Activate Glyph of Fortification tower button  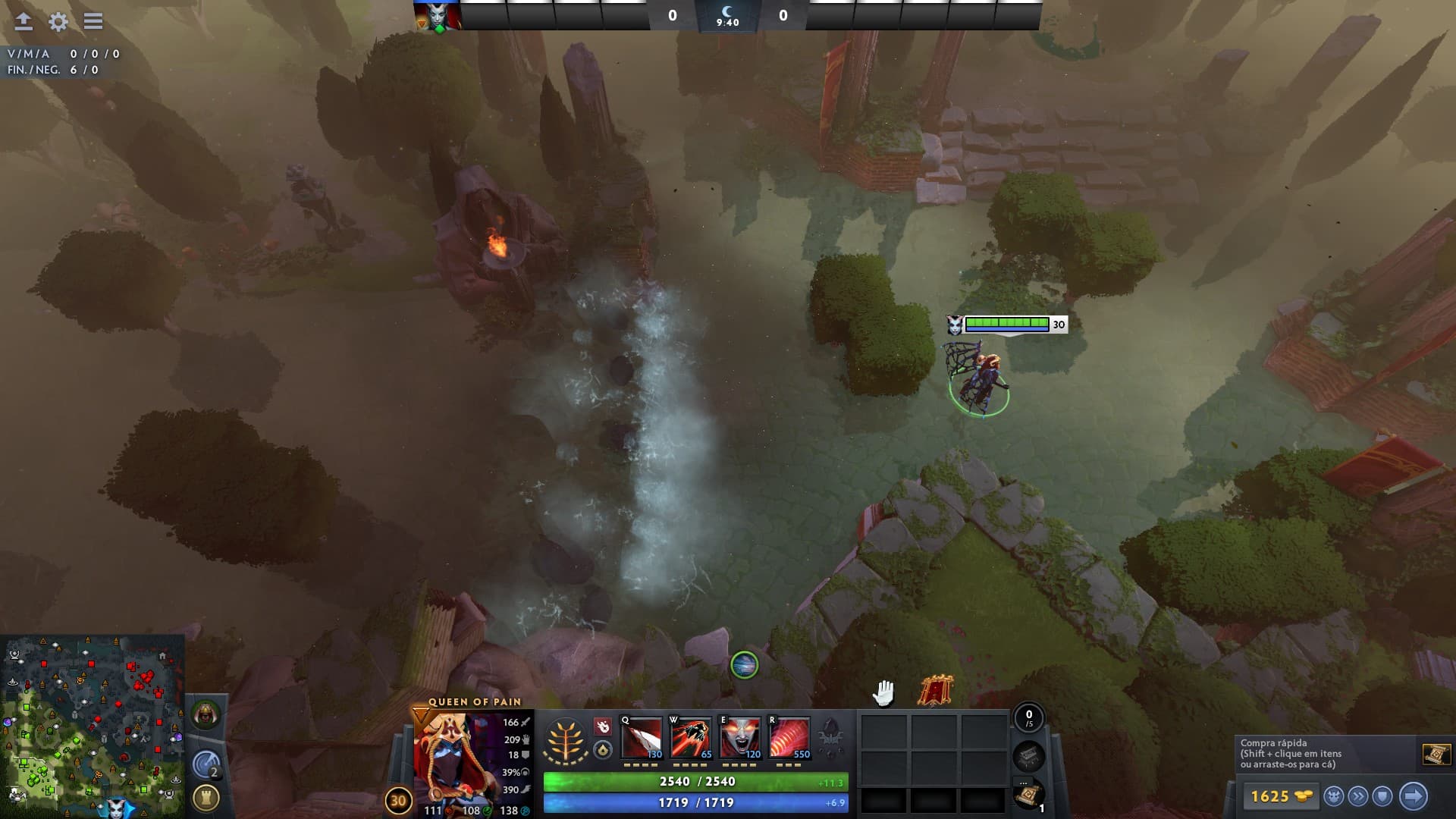click(x=206, y=797)
